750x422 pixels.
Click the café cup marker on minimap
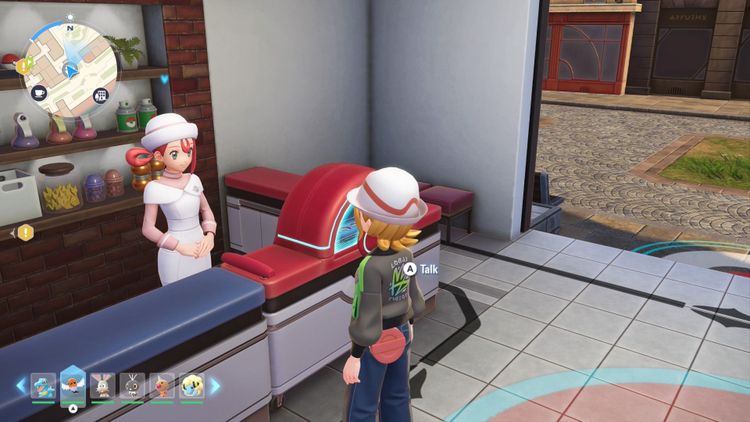coord(39,93)
